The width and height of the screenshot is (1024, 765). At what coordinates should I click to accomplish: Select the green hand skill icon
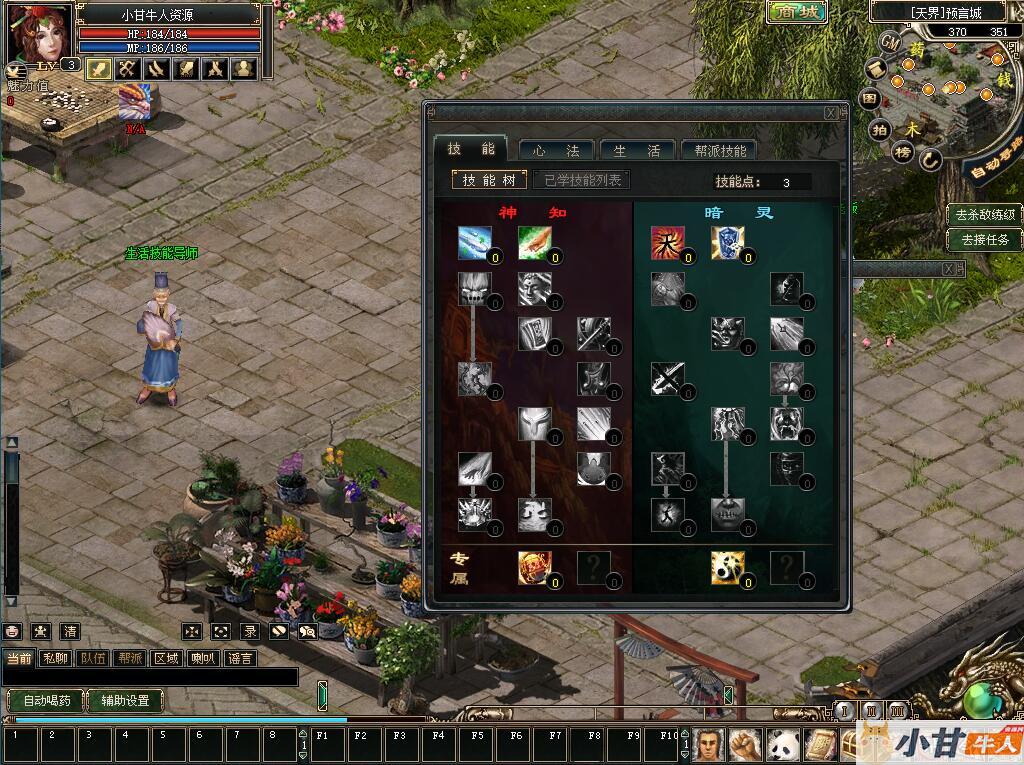[x=534, y=242]
